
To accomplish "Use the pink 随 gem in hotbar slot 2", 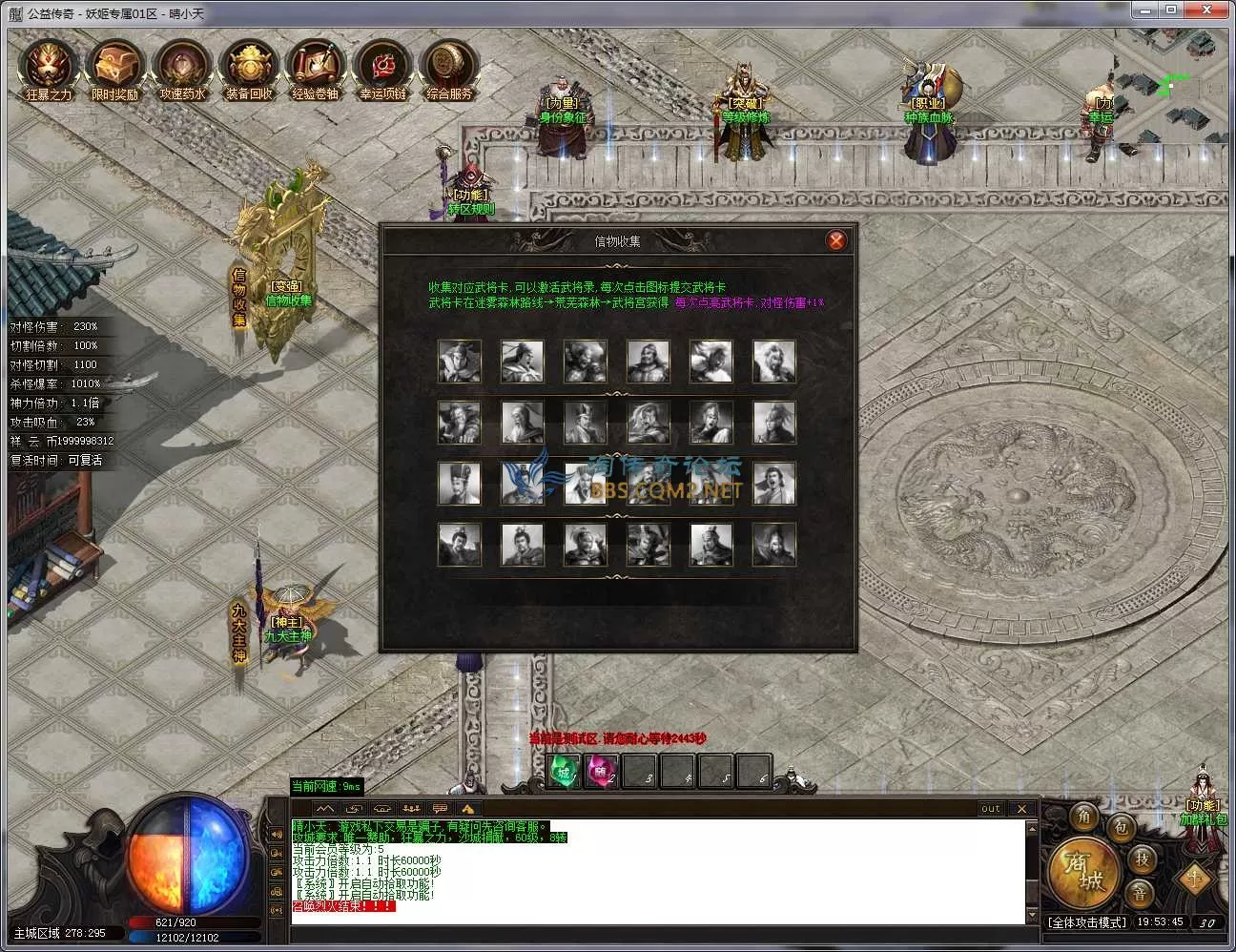I will coord(602,771).
